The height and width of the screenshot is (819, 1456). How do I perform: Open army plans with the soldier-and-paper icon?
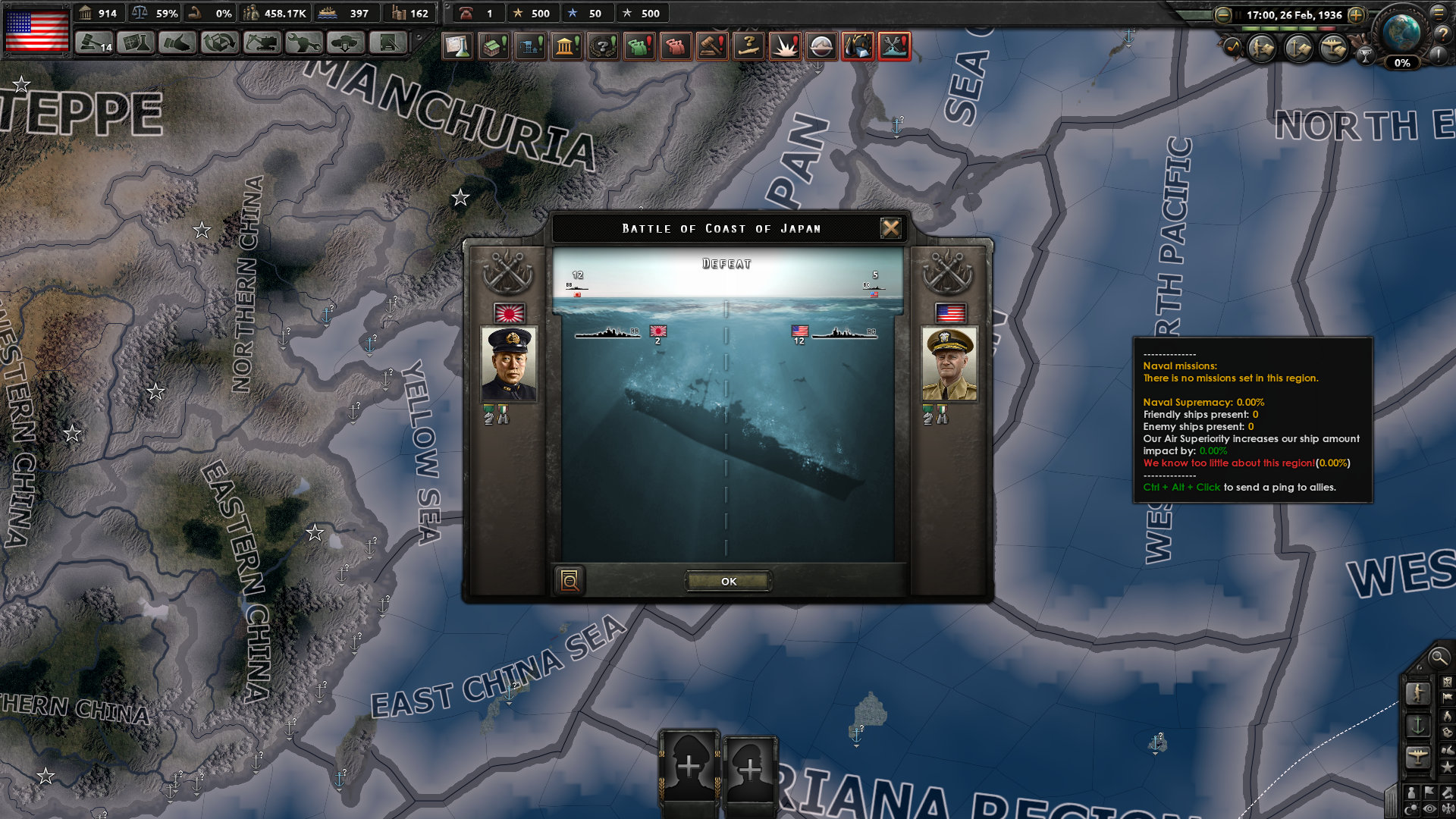pos(1260,48)
